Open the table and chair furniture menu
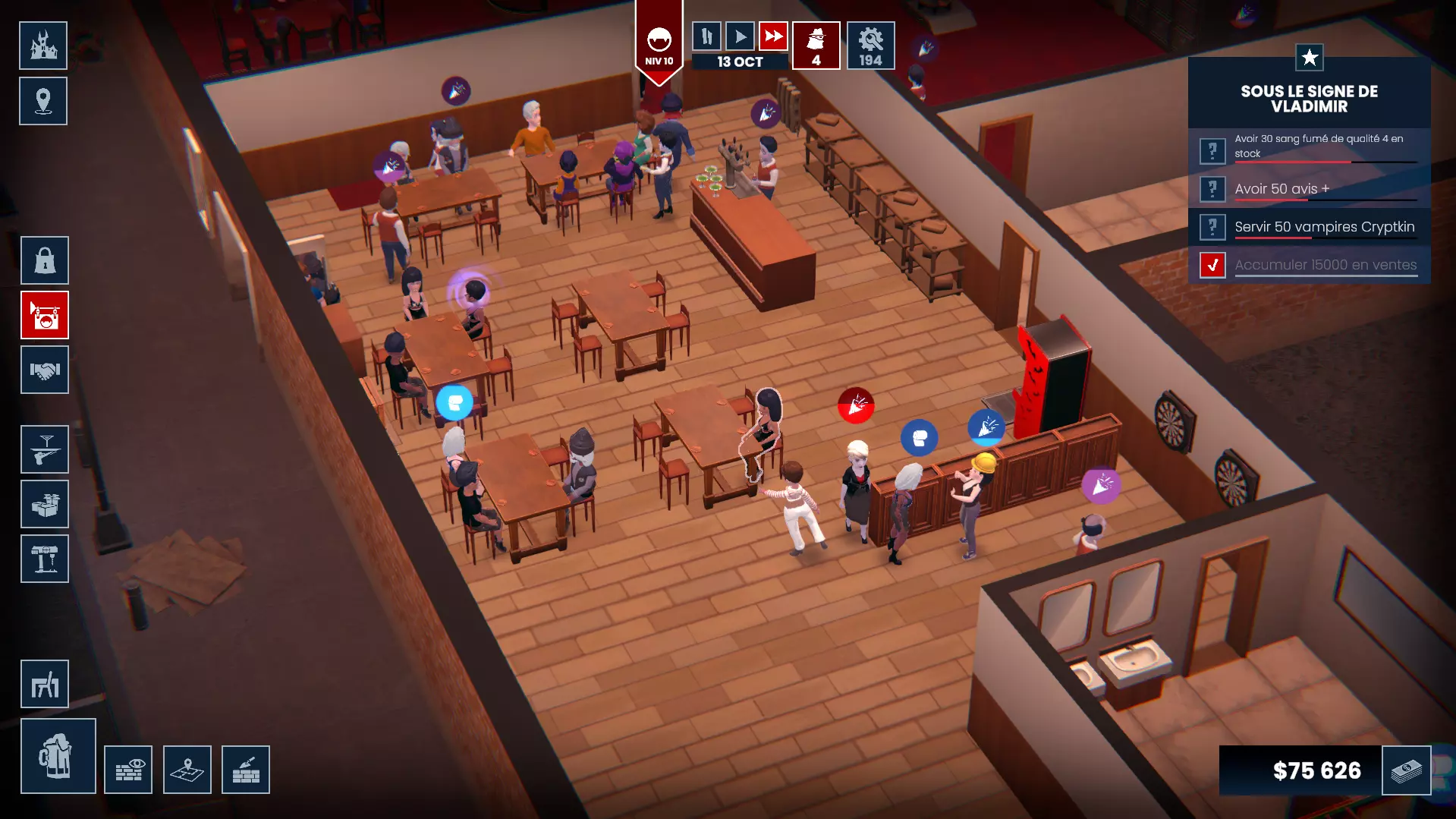Image resolution: width=1456 pixels, height=819 pixels. [45, 684]
